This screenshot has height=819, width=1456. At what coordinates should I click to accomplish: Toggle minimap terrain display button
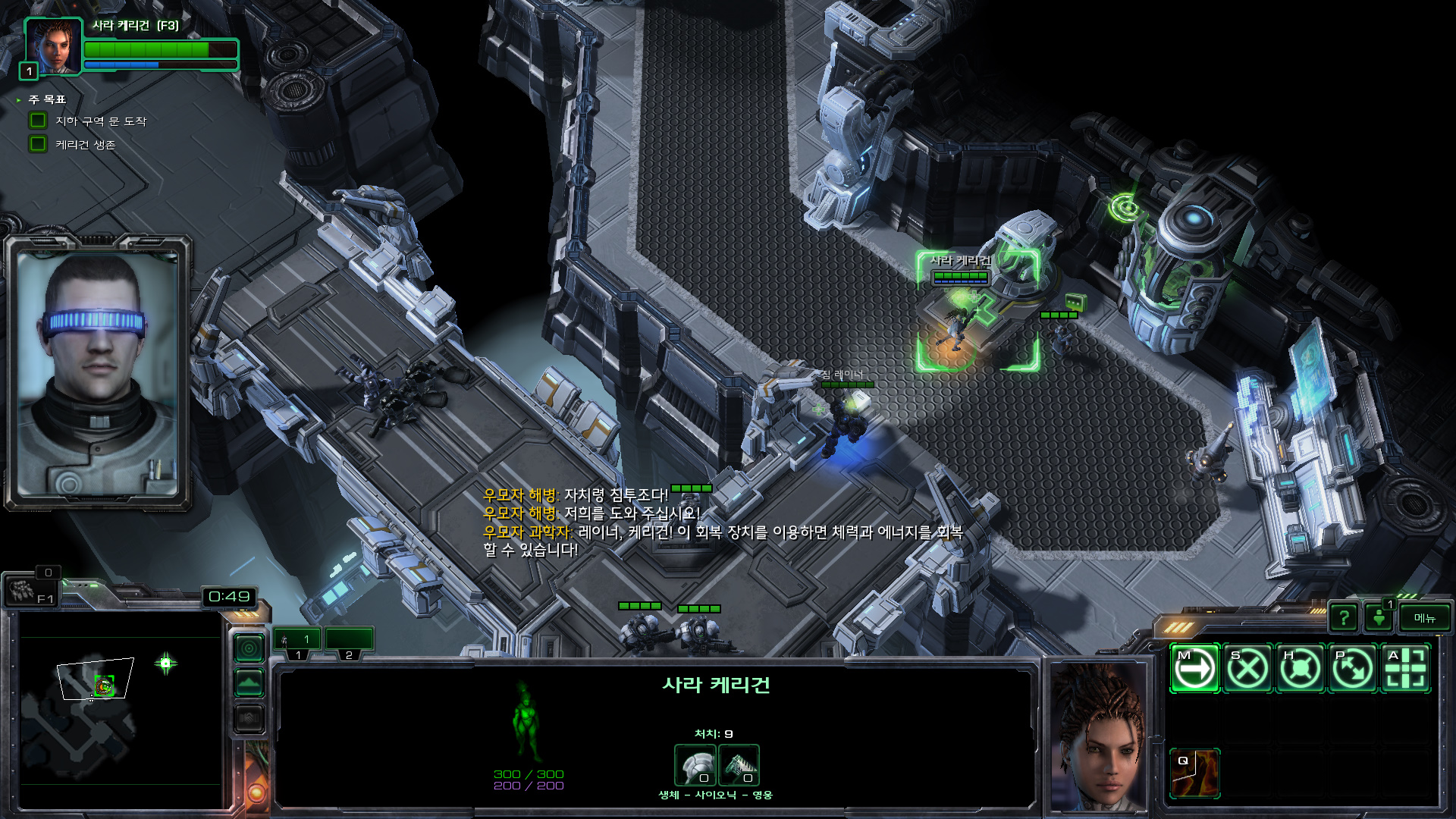249,683
